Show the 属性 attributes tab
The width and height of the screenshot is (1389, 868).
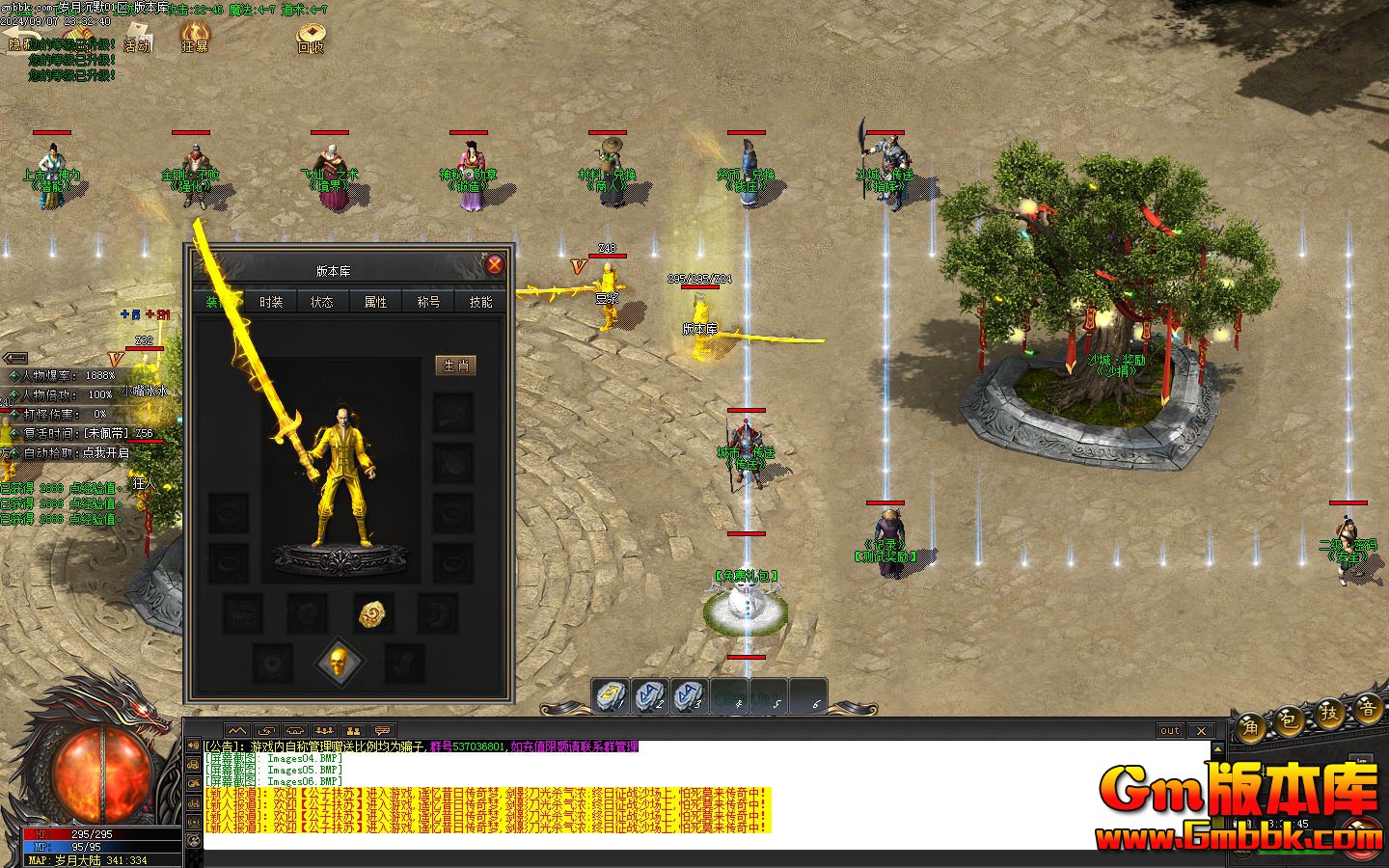coord(375,302)
